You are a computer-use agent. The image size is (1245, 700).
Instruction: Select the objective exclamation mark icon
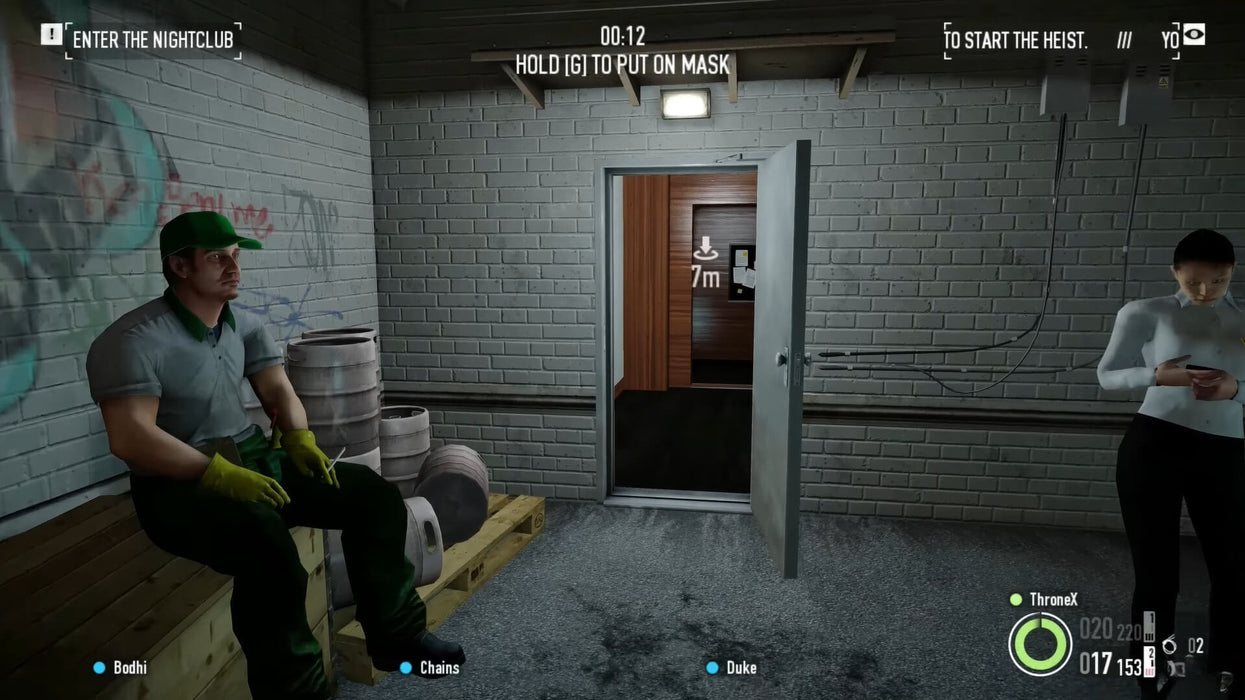coord(51,35)
